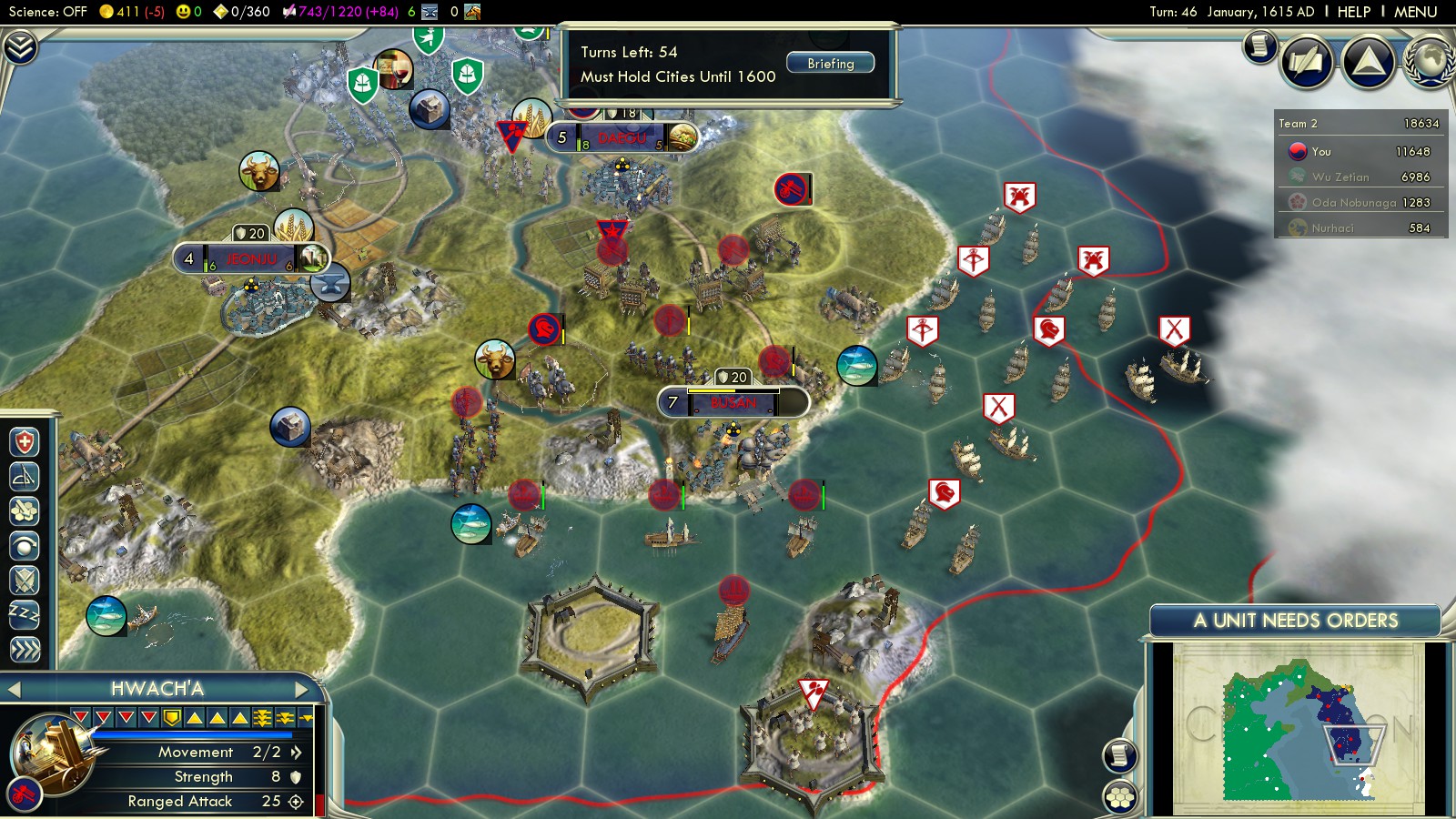Open the top-left dropdown arrow menu

(x=20, y=46)
